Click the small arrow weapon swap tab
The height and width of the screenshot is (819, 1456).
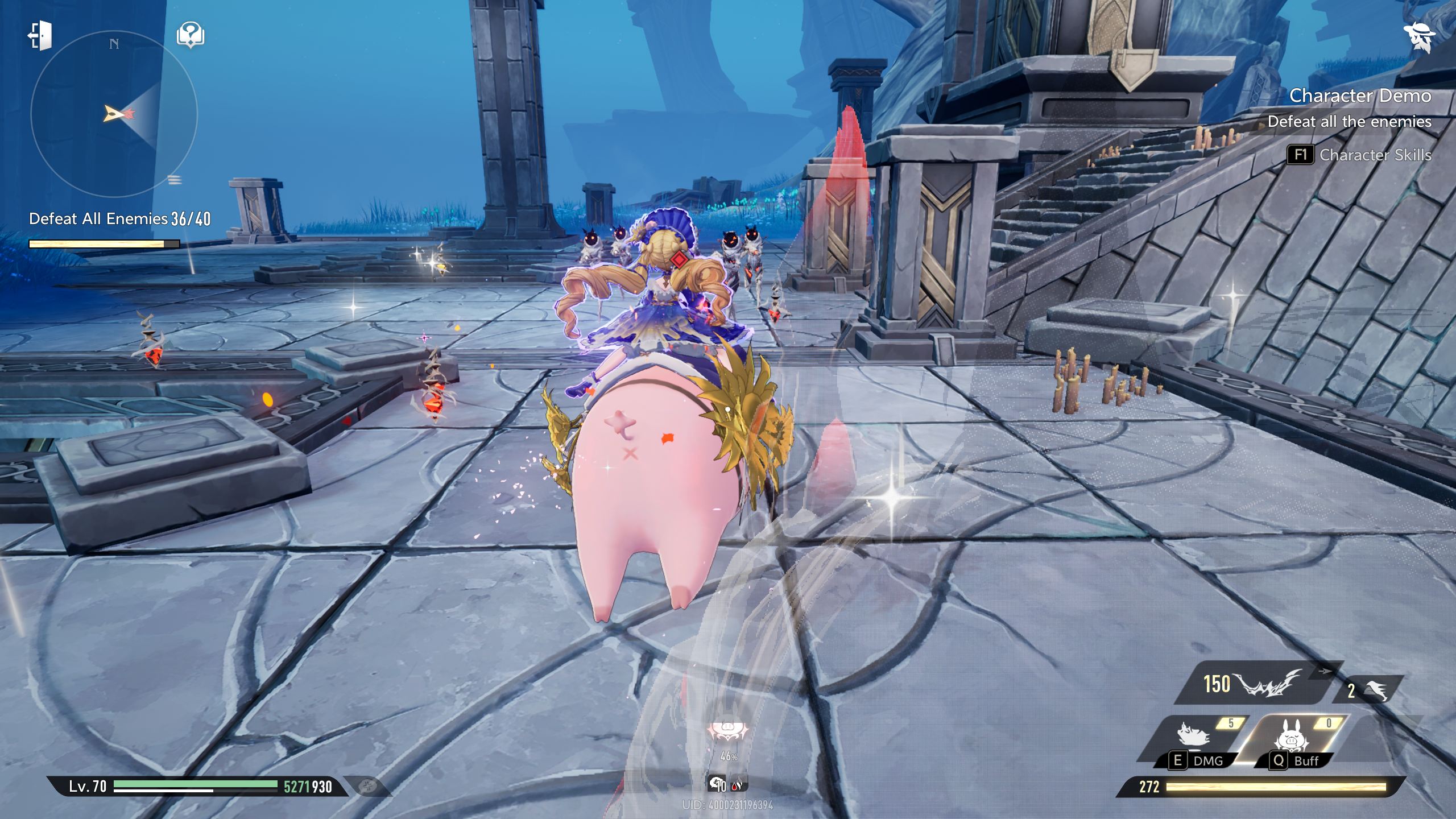click(1325, 671)
